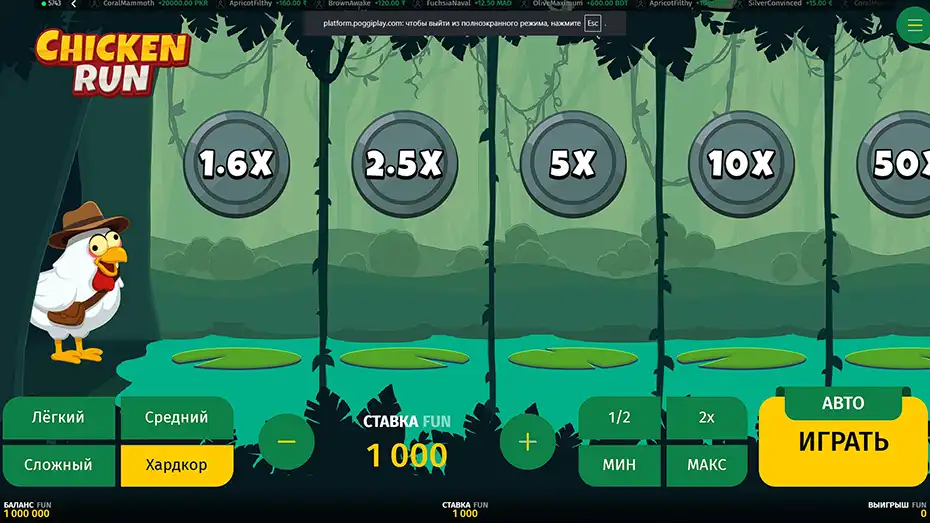This screenshot has width=930, height=523.
Task: Open the АВТО auto-play tab
Action: (x=843, y=403)
